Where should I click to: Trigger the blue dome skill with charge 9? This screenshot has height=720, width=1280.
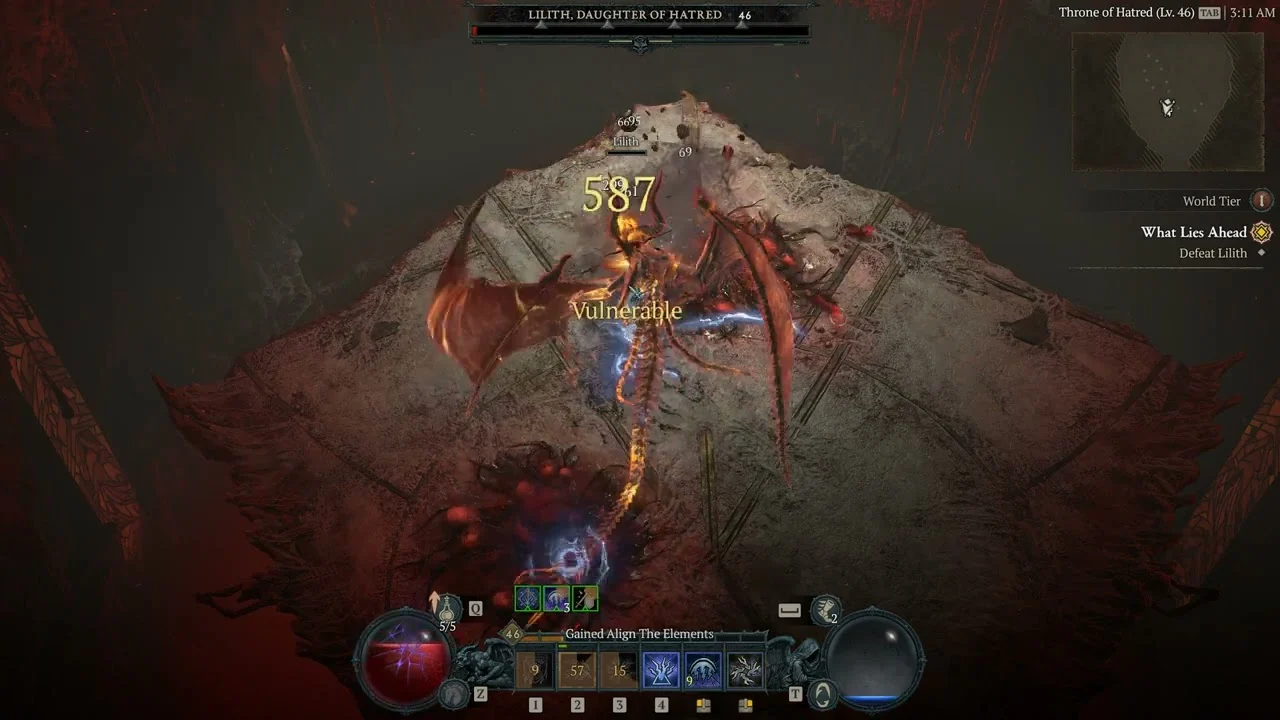coord(703,671)
